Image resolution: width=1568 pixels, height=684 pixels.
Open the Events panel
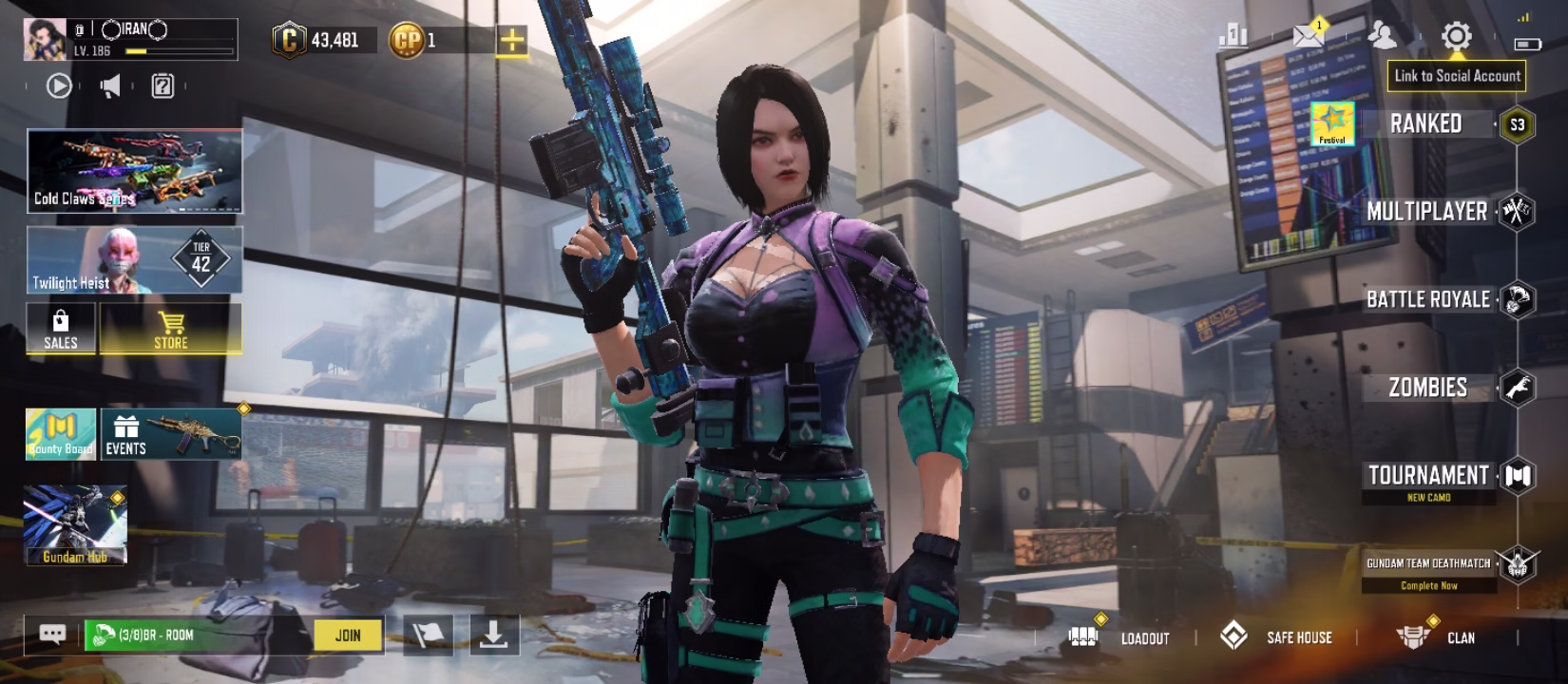click(x=171, y=435)
